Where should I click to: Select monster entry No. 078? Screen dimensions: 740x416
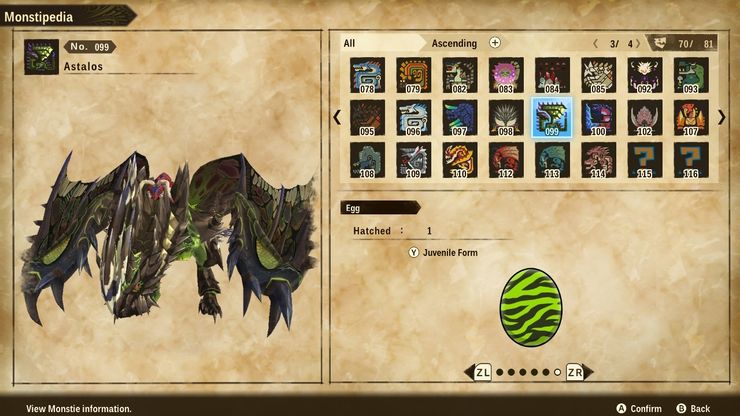pos(367,74)
